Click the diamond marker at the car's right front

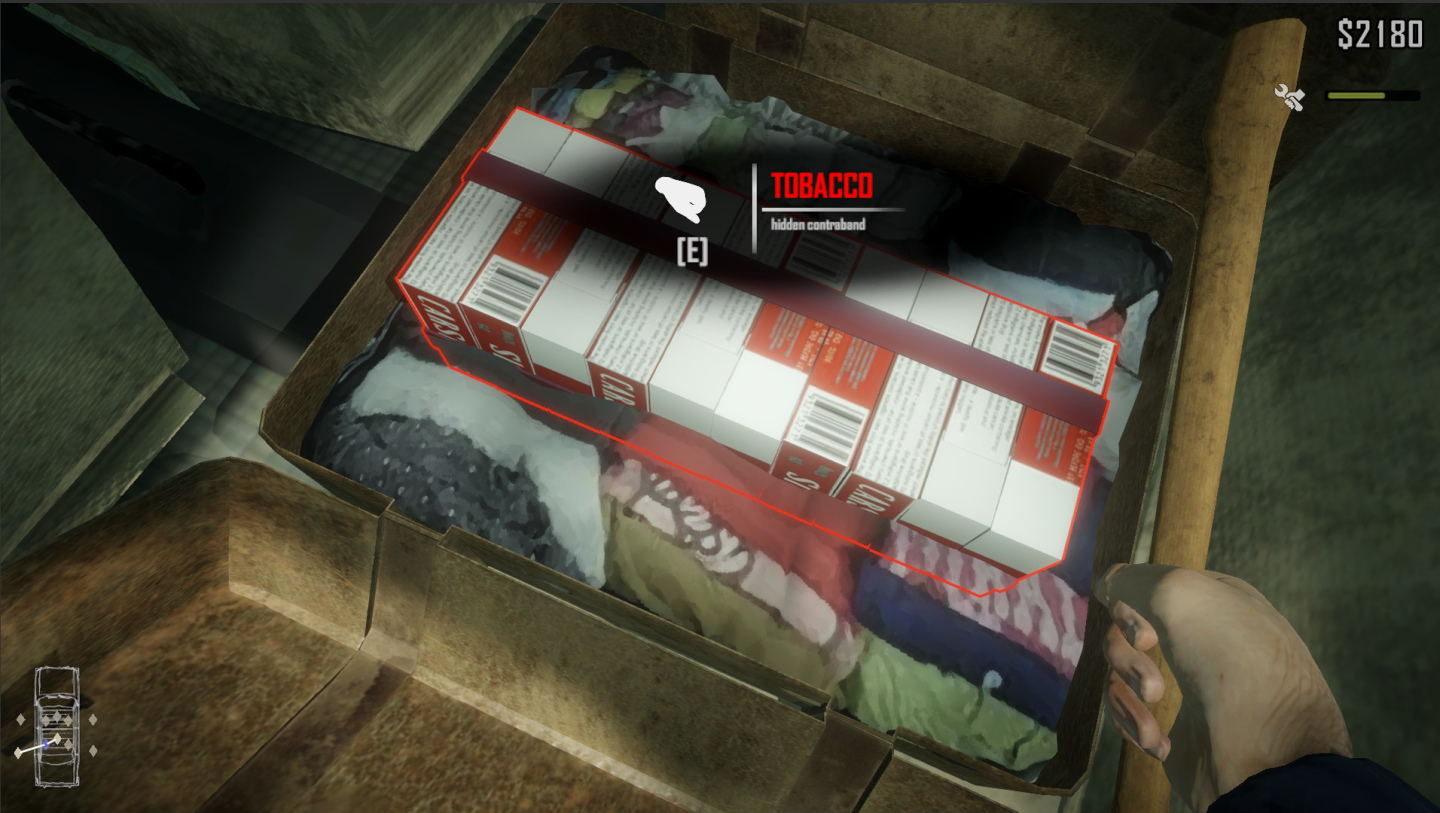coord(93,719)
